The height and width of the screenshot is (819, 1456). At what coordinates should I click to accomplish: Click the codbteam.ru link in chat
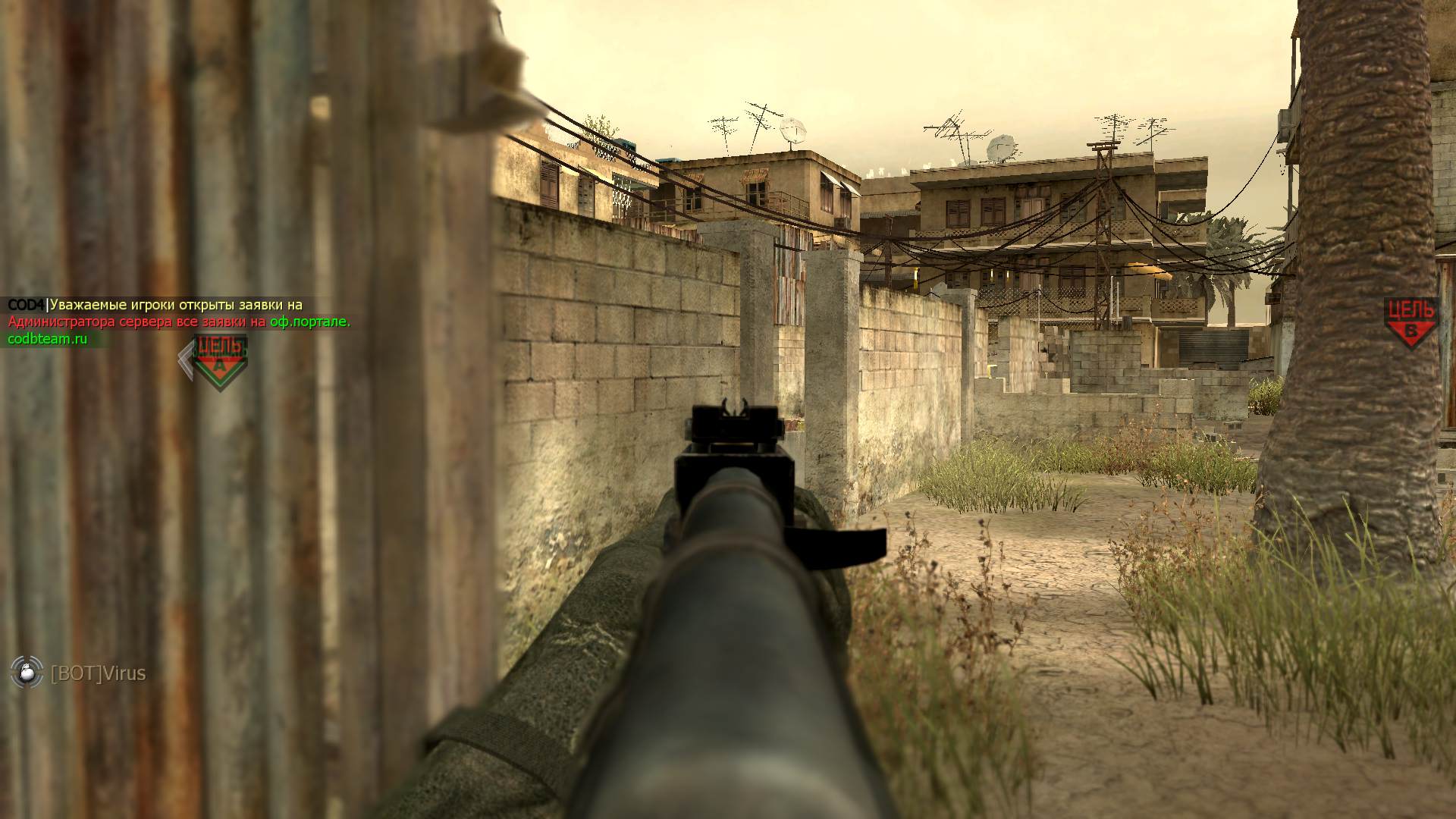(x=47, y=339)
